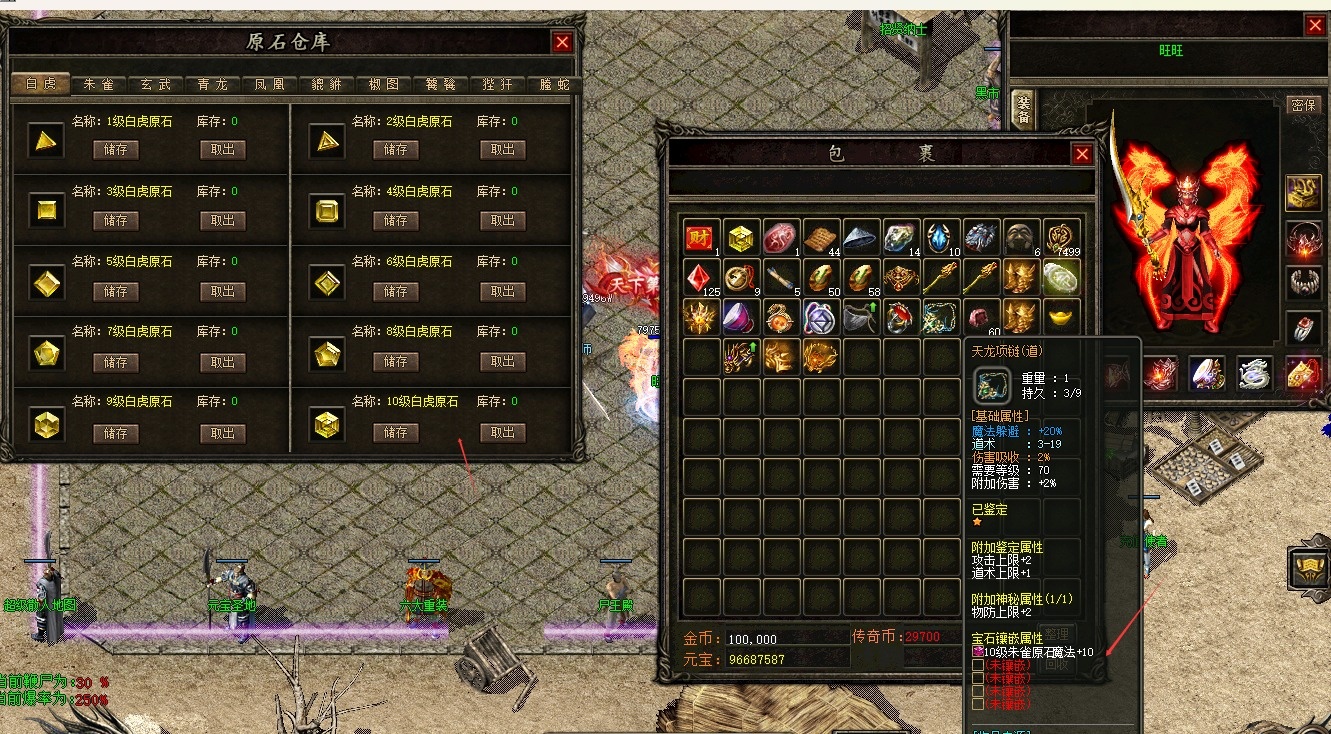Click the 1级白虎原石 gem icon

[x=45, y=141]
